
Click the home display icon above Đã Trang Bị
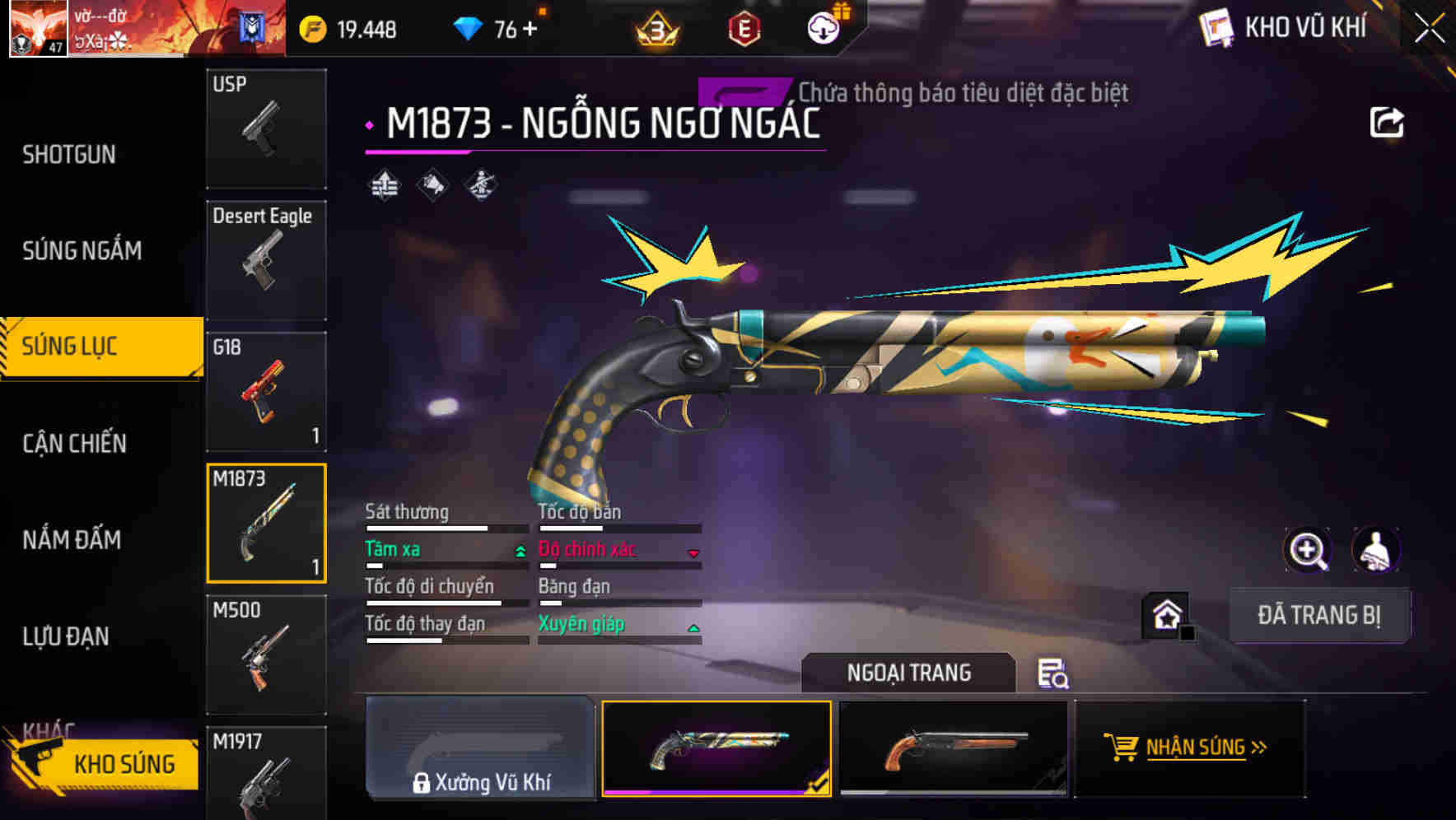tap(1166, 614)
